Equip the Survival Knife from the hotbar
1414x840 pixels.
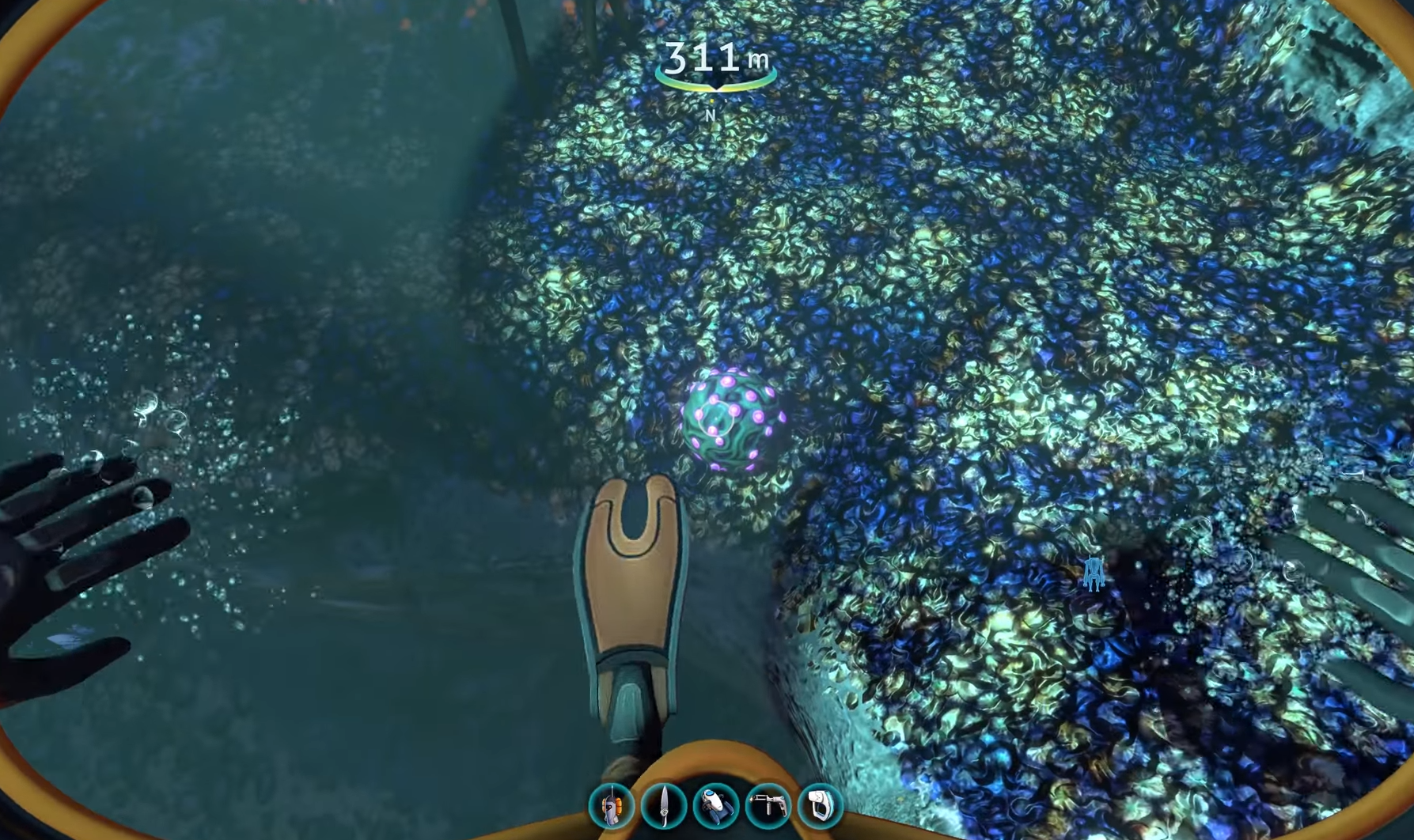pyautogui.click(x=665, y=805)
